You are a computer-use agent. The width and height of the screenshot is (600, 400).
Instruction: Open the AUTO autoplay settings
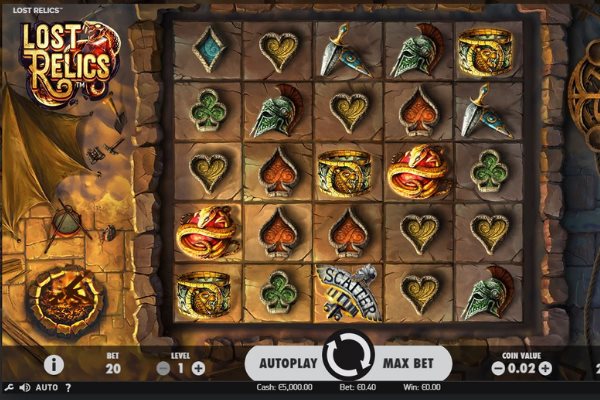(46, 387)
